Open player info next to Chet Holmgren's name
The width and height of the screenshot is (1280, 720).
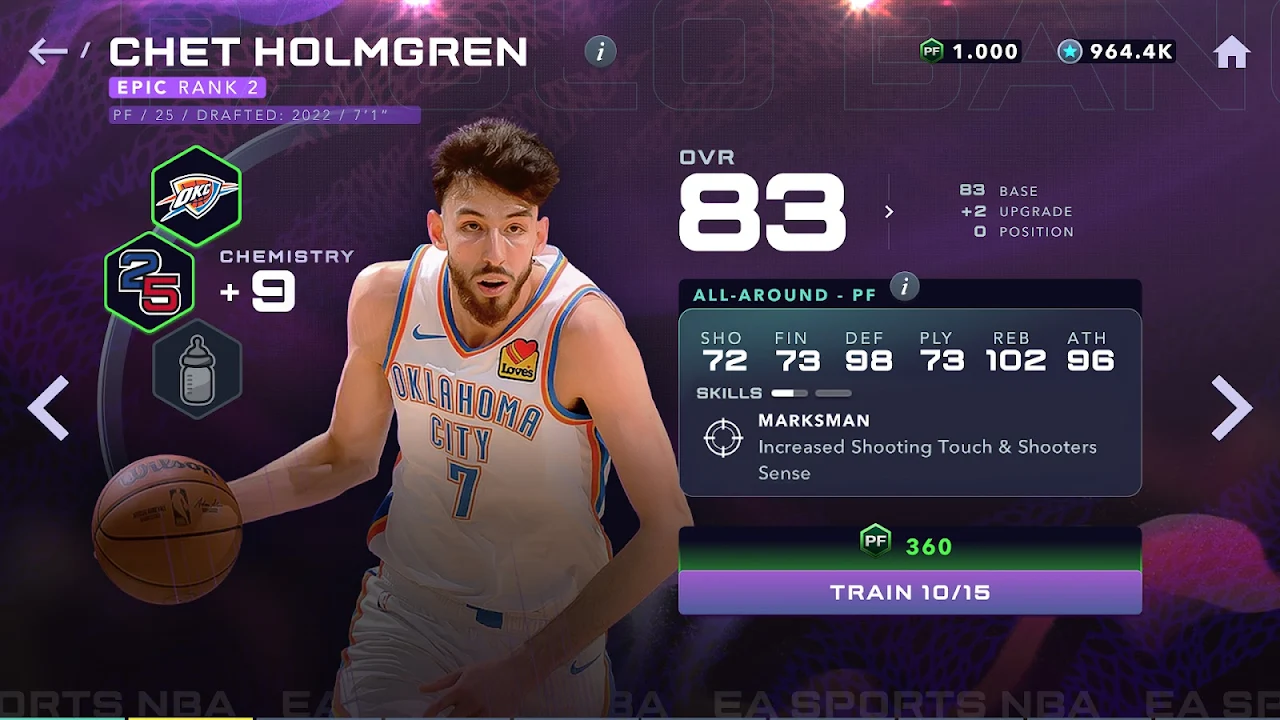point(600,52)
